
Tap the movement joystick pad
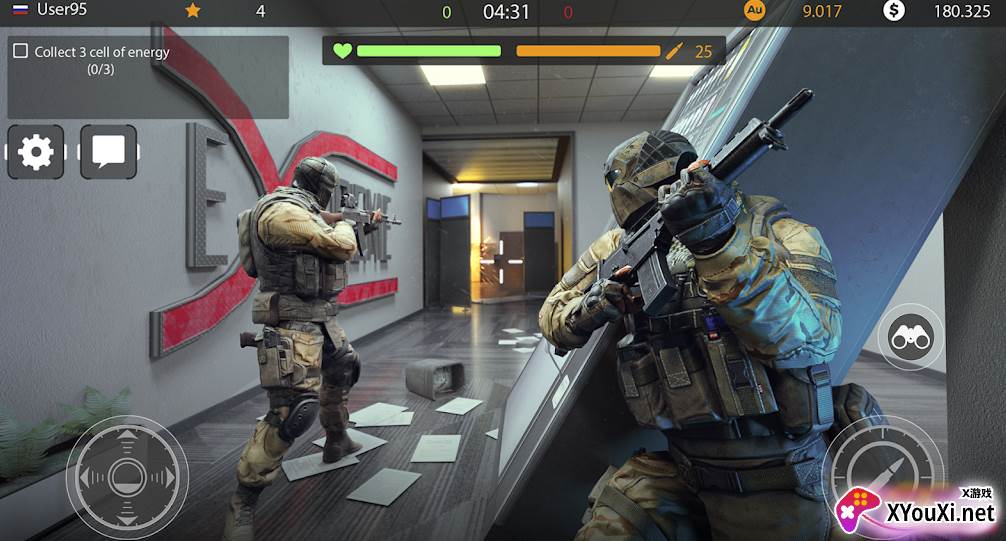(126, 475)
